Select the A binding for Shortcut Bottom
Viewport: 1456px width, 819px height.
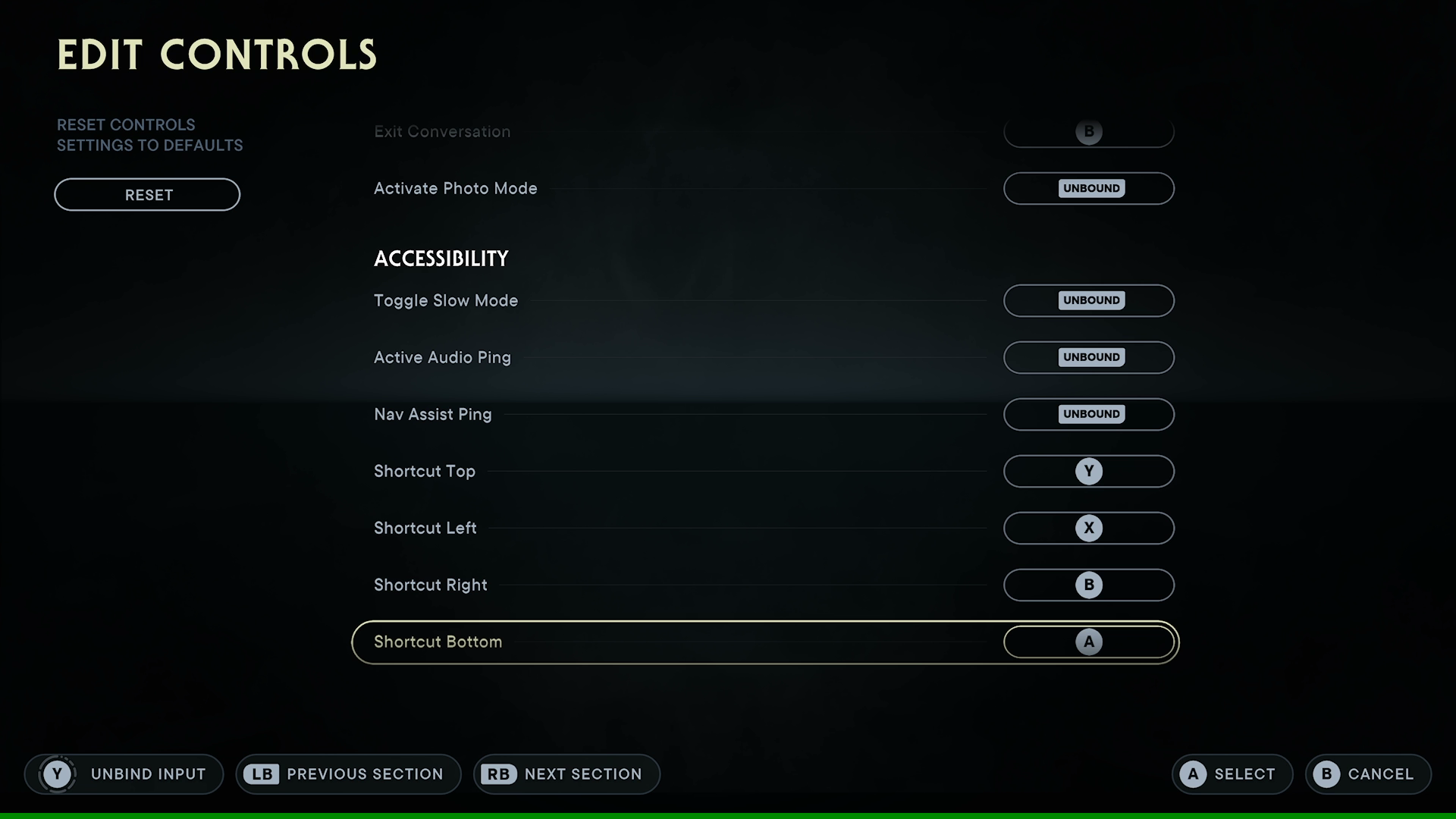[1089, 642]
